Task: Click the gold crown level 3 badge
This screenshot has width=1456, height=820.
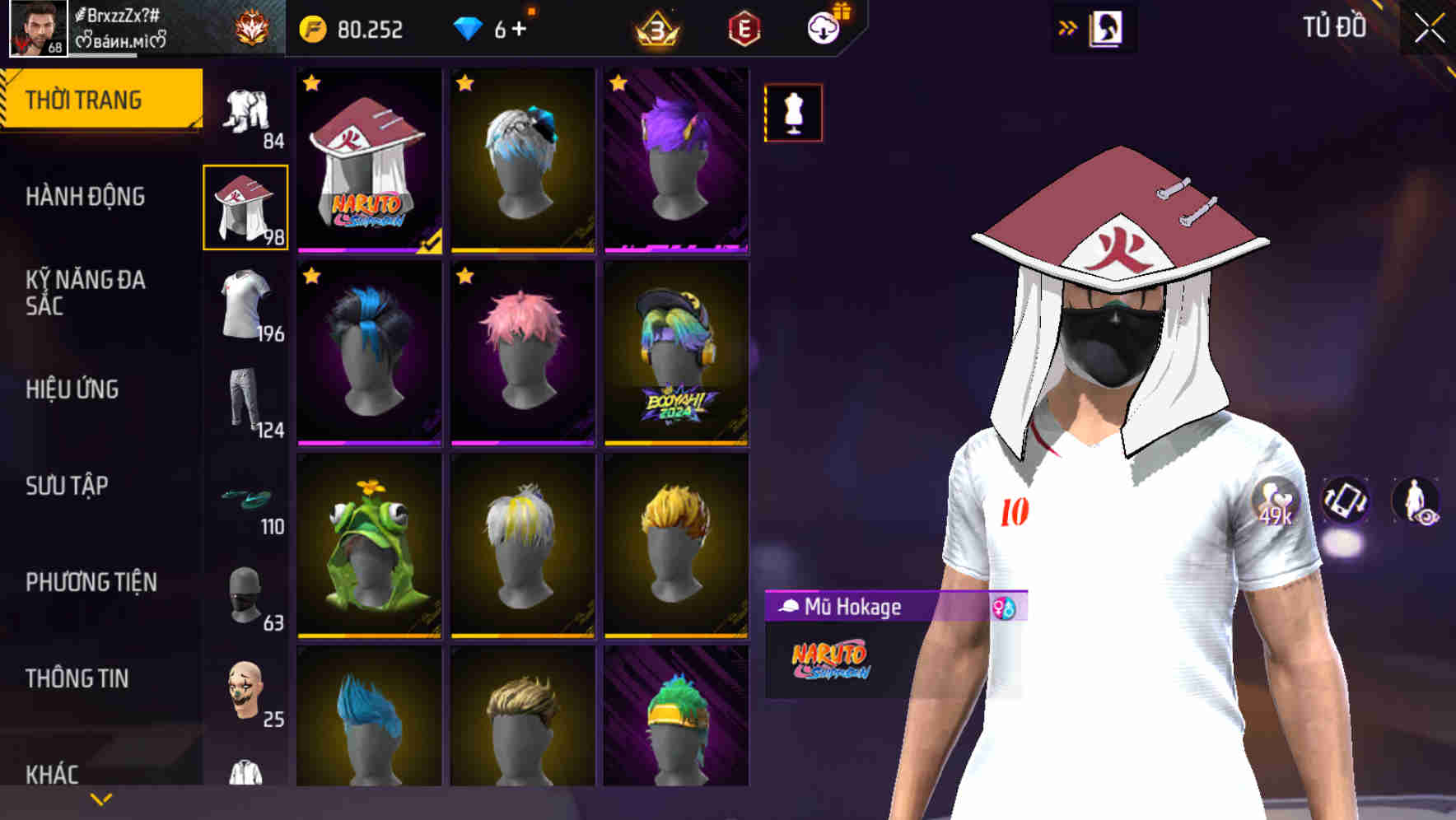Action: (655, 28)
